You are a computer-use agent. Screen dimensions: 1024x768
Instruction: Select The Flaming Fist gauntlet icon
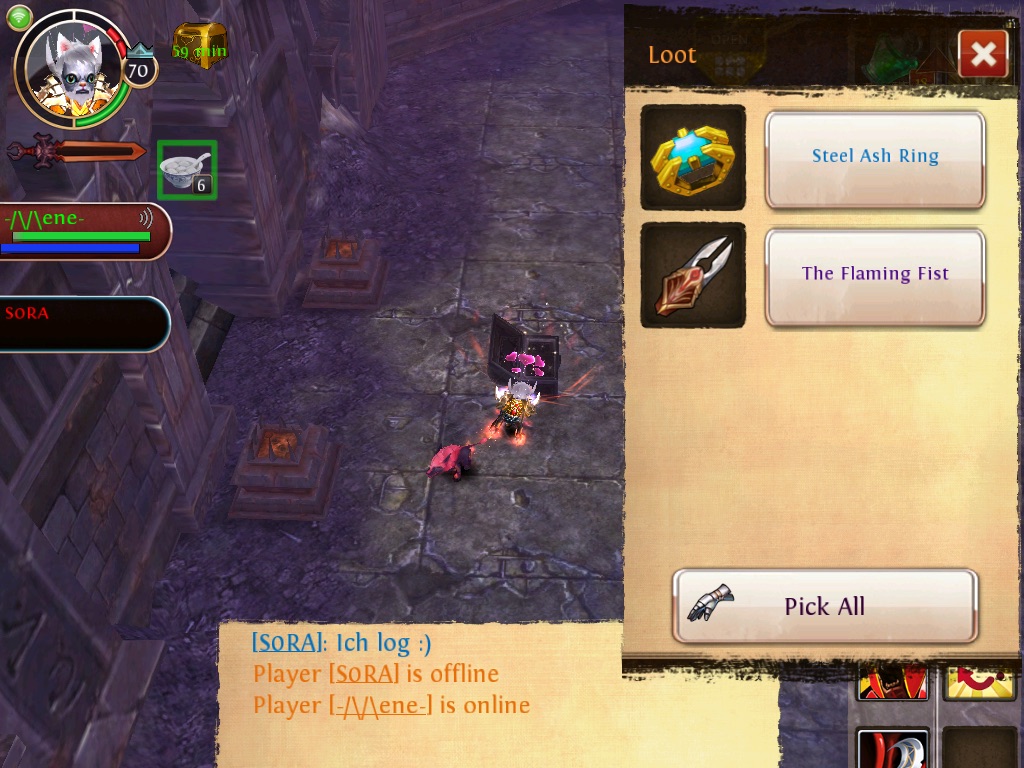[x=693, y=275]
